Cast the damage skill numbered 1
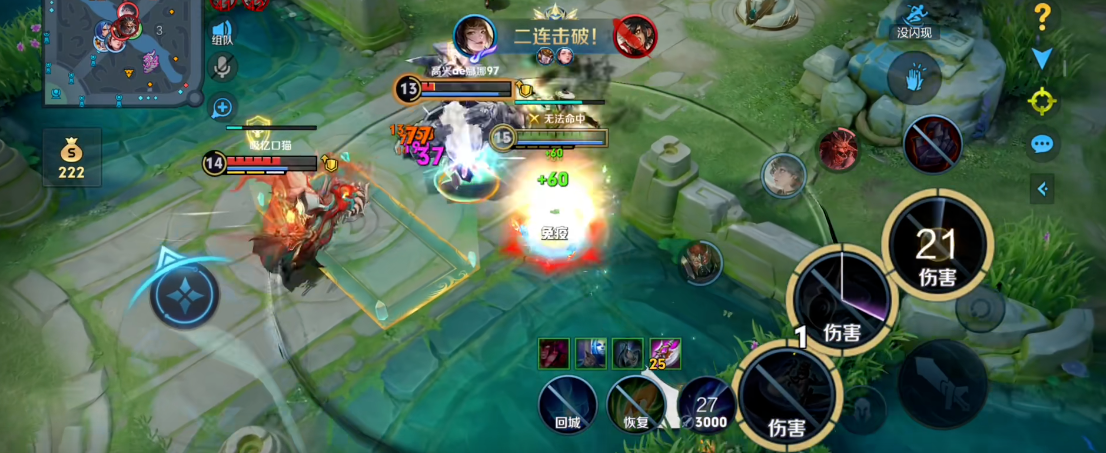This screenshot has height=453, width=1106. (x=786, y=392)
